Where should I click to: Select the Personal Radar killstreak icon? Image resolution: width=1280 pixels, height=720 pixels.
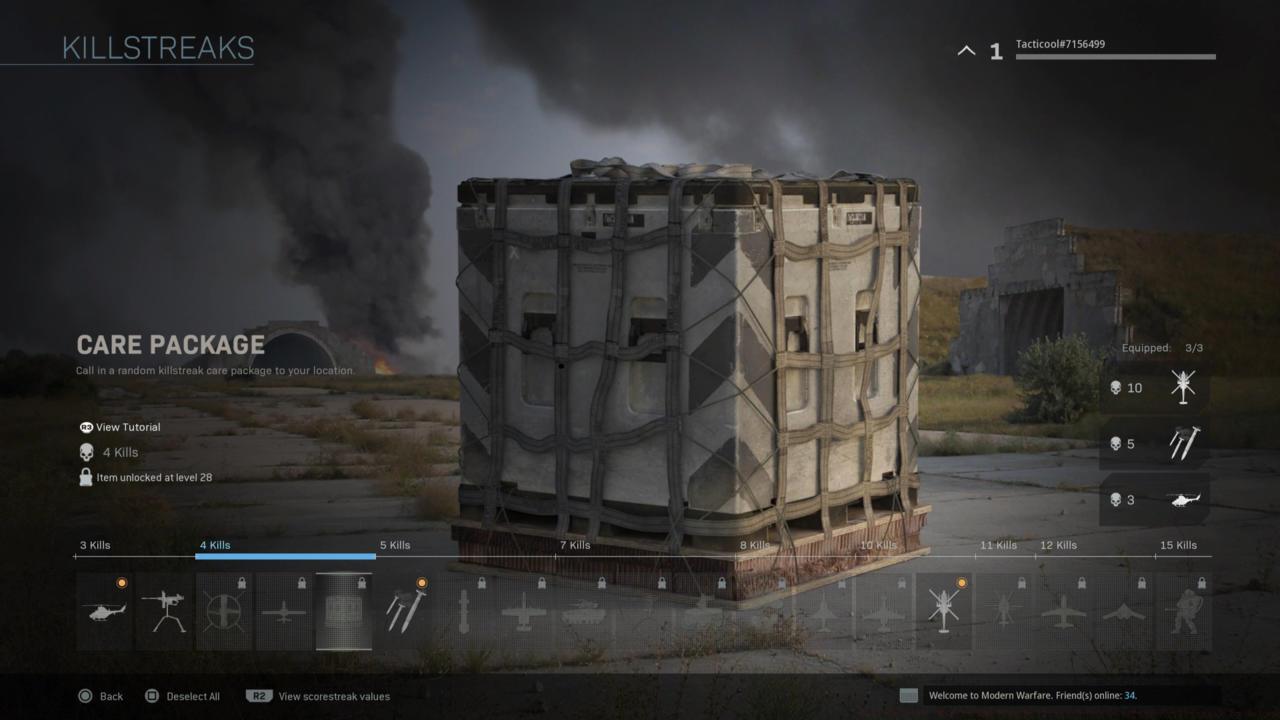[x=104, y=611]
